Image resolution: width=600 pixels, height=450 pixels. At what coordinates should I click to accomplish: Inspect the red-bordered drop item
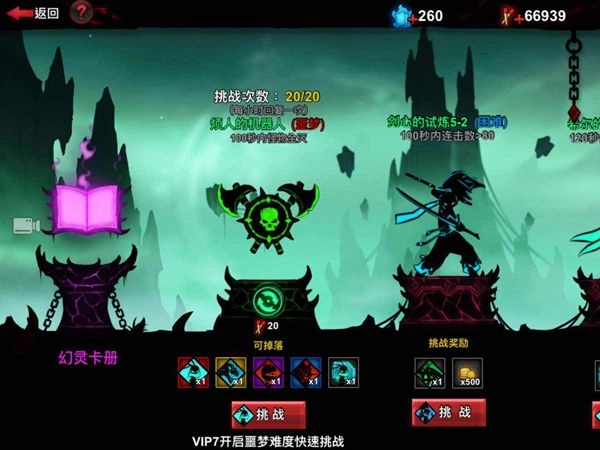coord(192,373)
